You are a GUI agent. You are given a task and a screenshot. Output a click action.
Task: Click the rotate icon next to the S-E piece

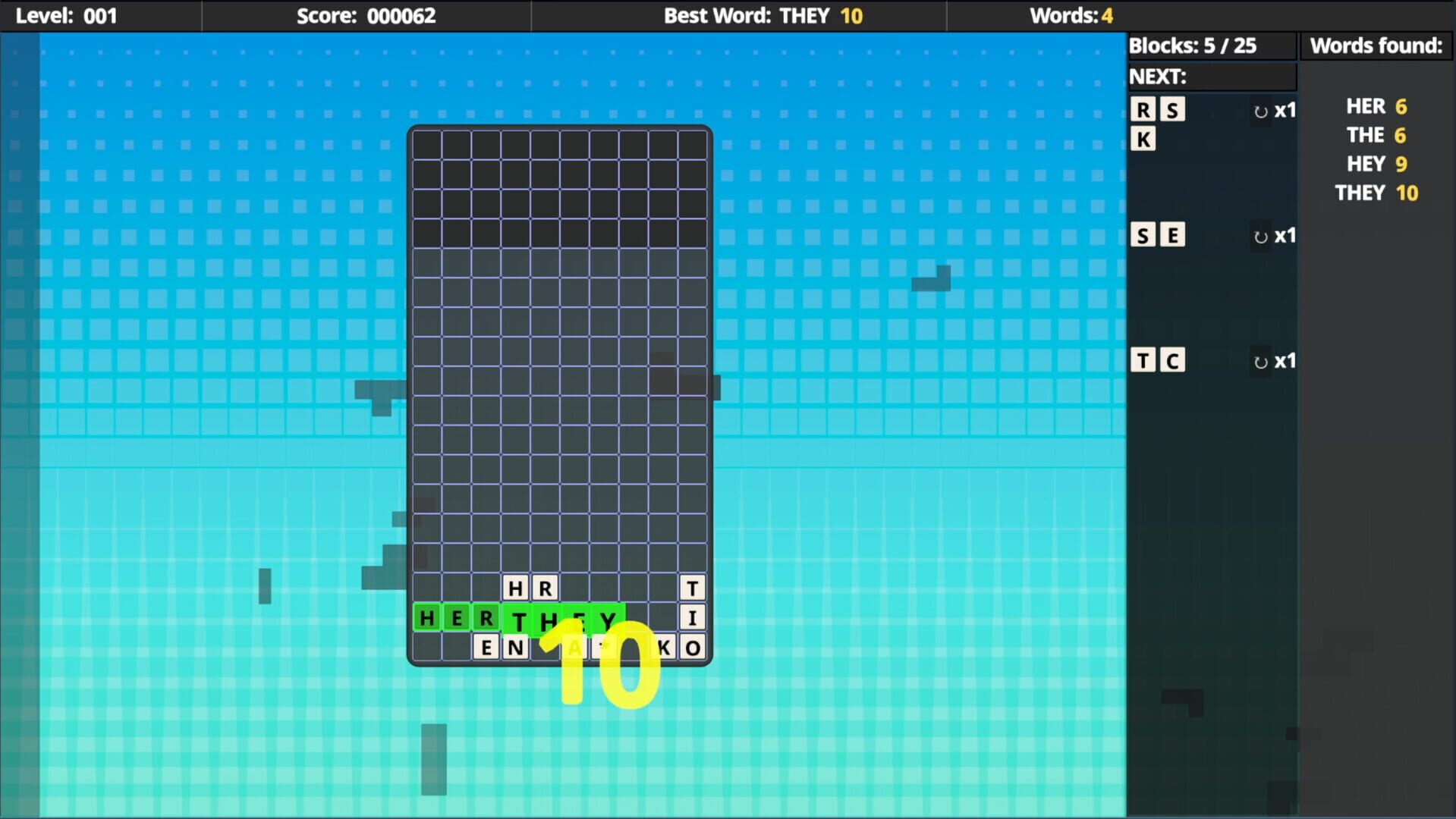(x=1260, y=236)
